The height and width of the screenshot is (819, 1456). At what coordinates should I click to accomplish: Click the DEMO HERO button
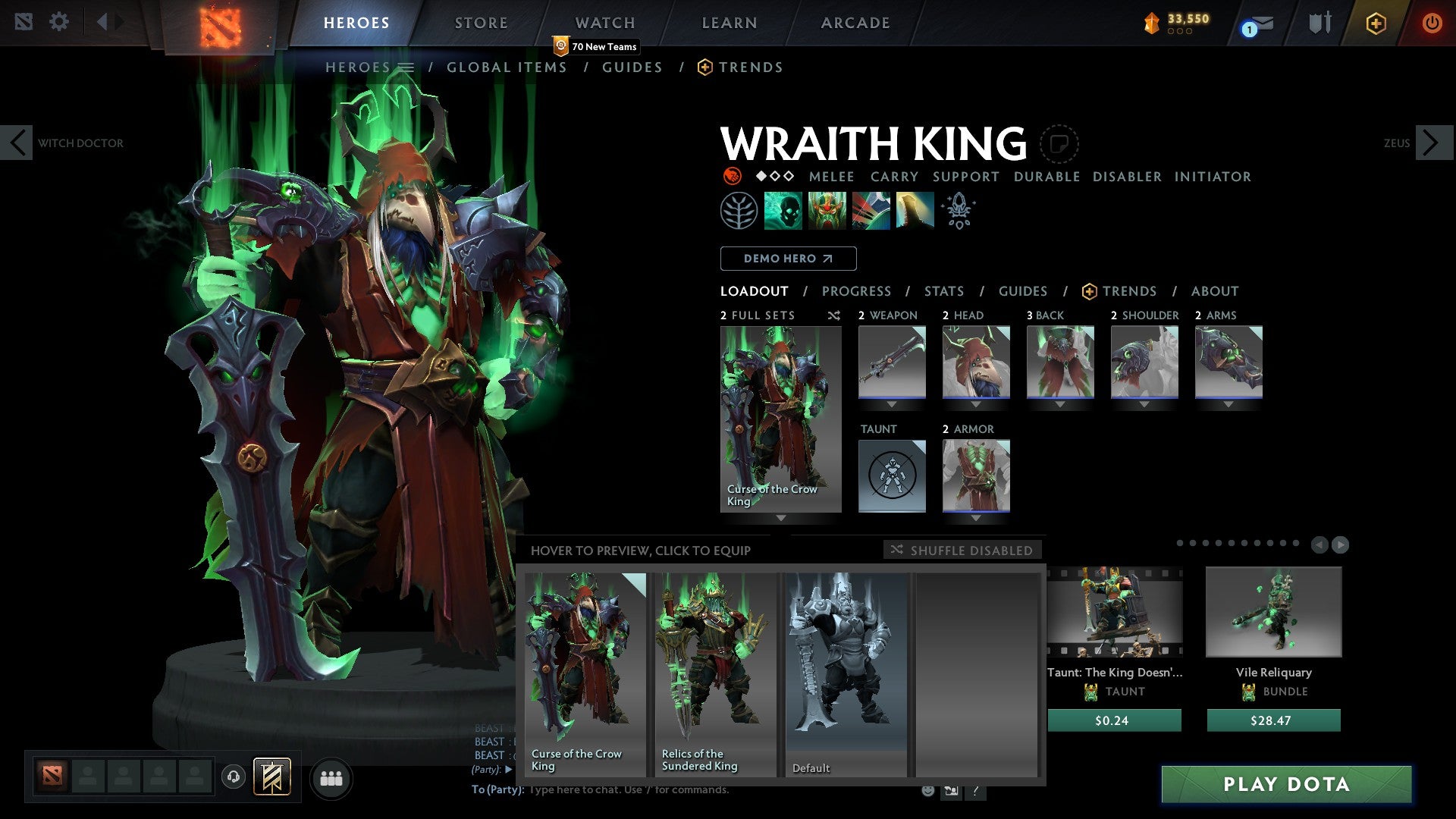coord(787,258)
